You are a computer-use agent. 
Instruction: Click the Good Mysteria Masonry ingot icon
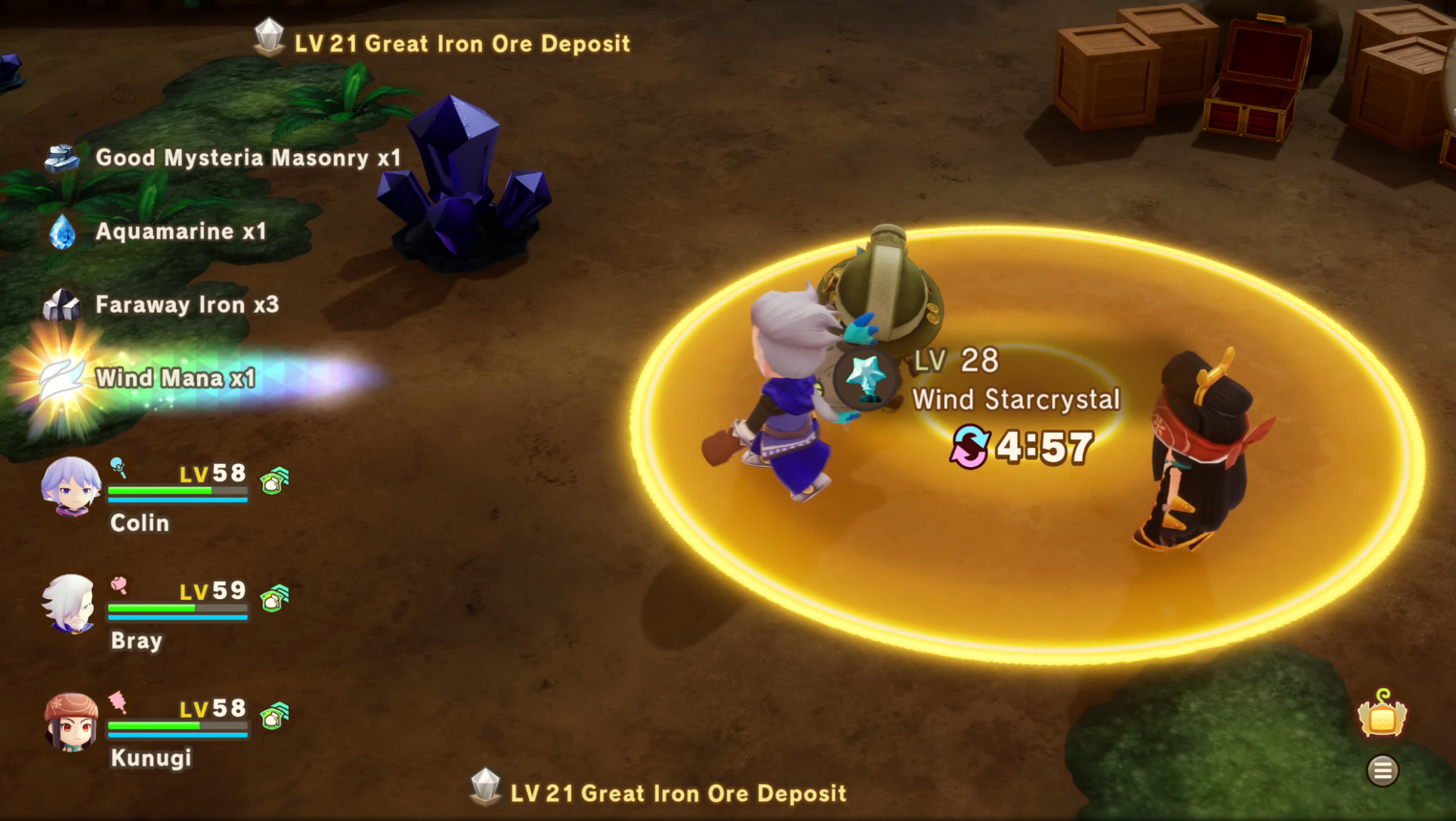tap(62, 158)
